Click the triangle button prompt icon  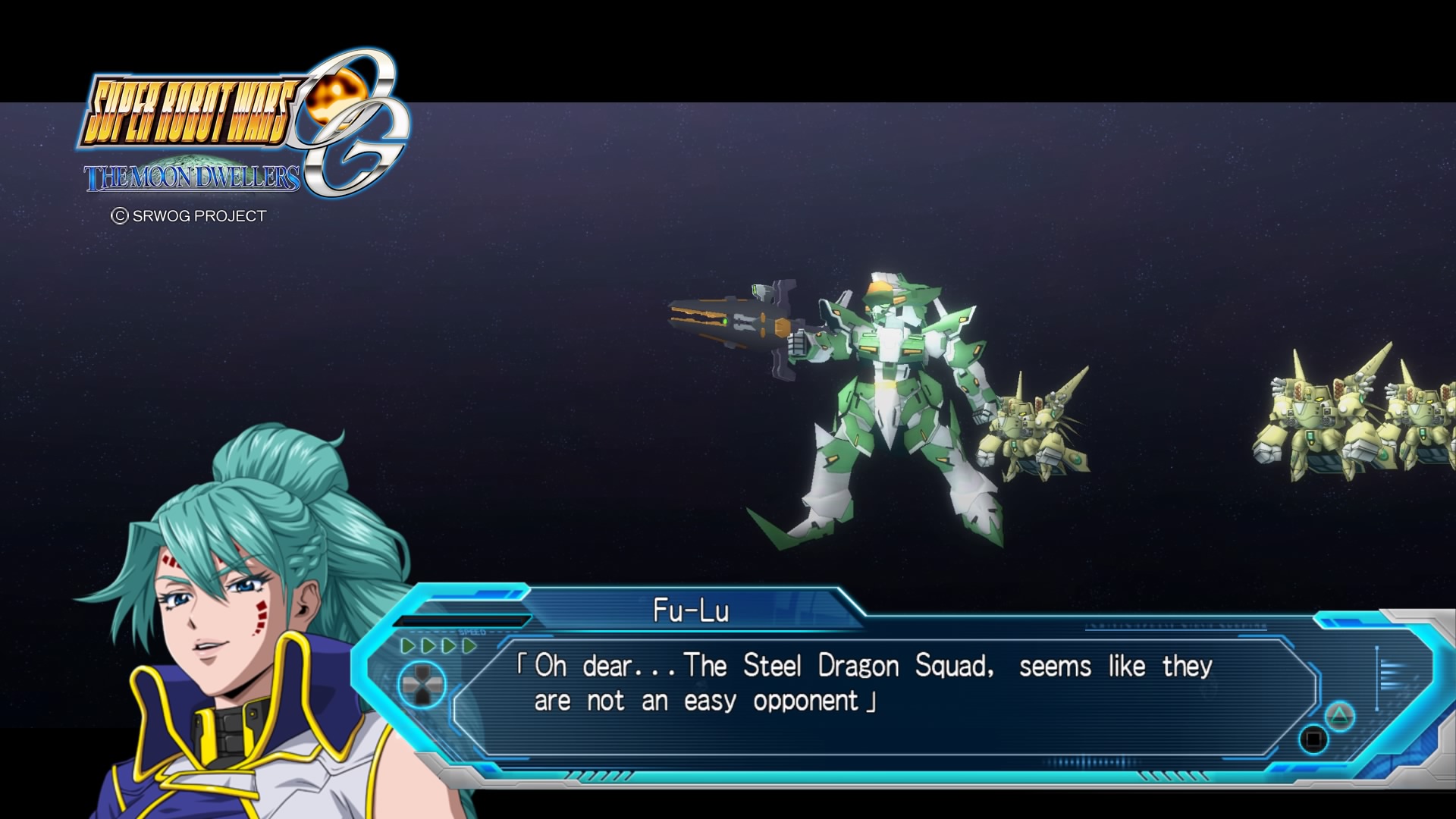coord(1340,716)
